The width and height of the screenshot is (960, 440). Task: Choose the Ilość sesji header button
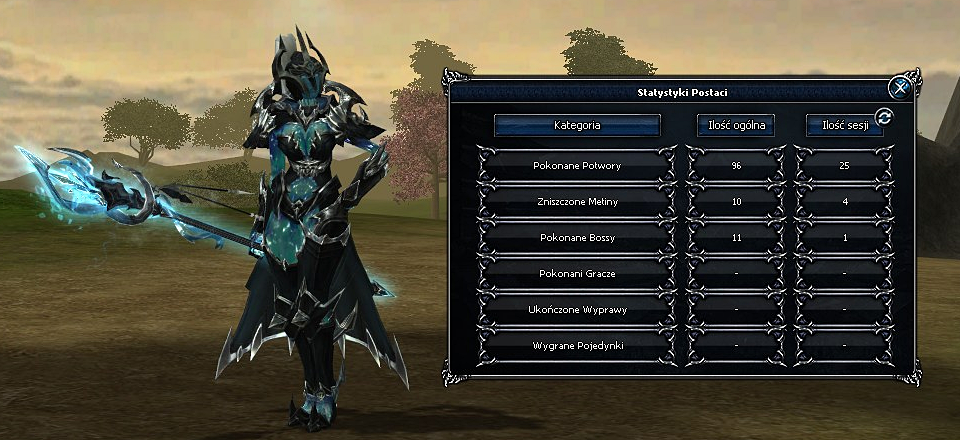tap(843, 125)
